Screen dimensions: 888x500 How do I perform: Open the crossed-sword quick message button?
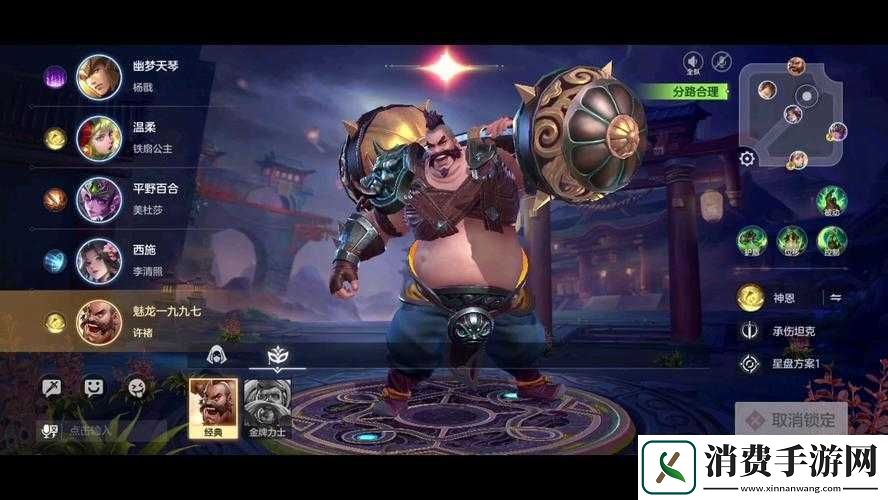point(52,386)
